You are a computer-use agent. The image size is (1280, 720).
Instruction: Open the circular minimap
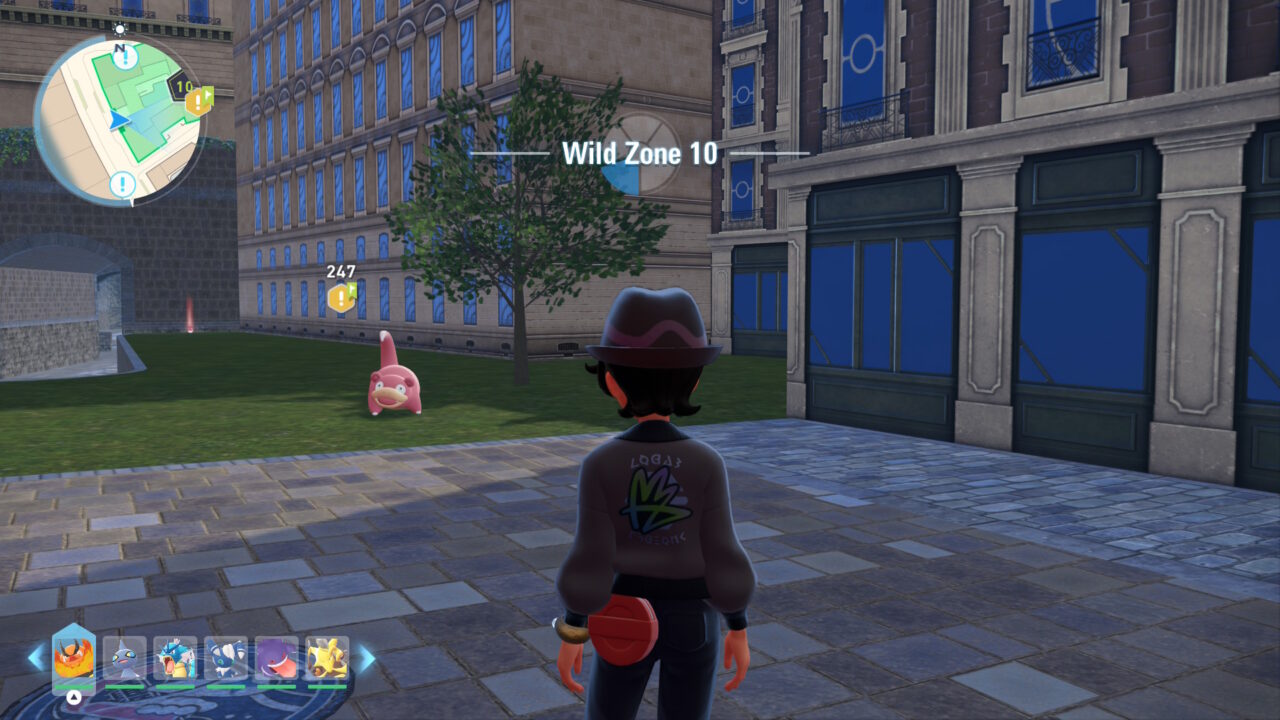click(118, 118)
